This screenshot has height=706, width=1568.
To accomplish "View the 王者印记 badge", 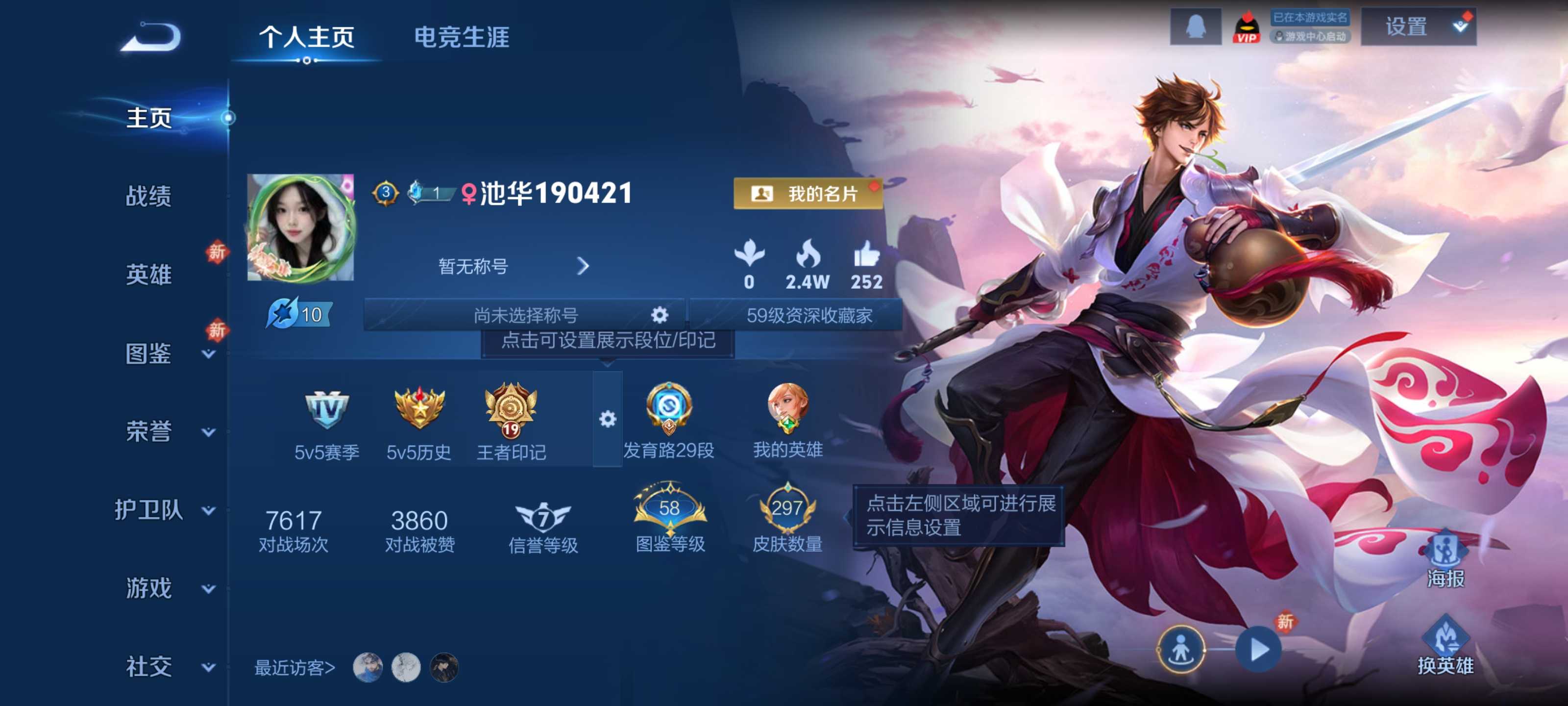I will tap(511, 419).
